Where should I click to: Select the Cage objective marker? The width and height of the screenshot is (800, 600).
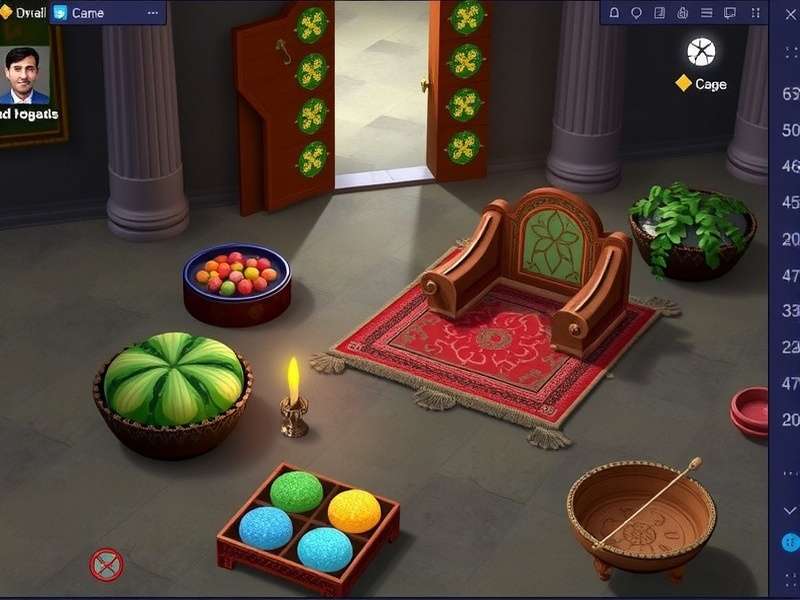pos(701,84)
